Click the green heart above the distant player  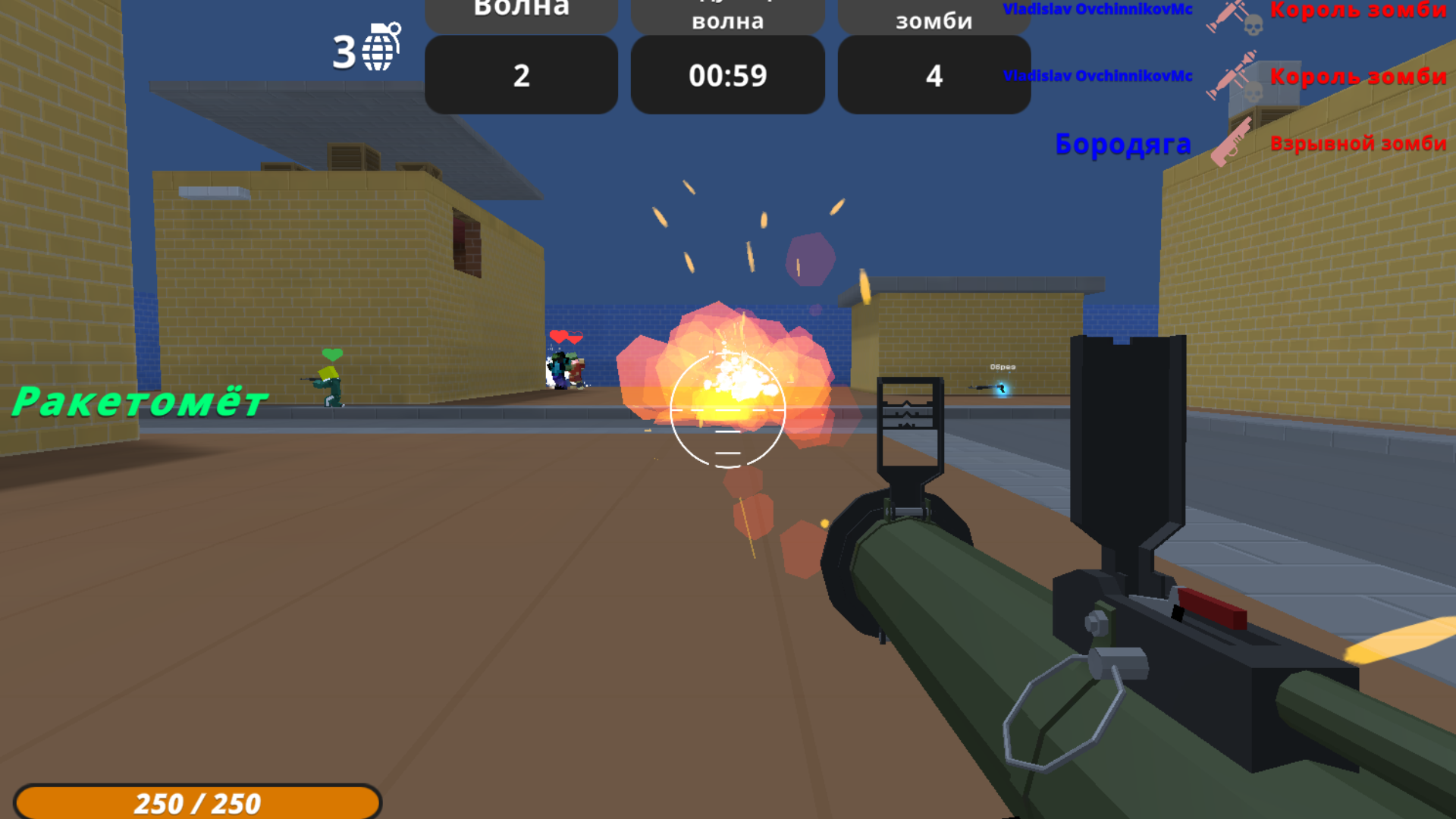pos(331,353)
